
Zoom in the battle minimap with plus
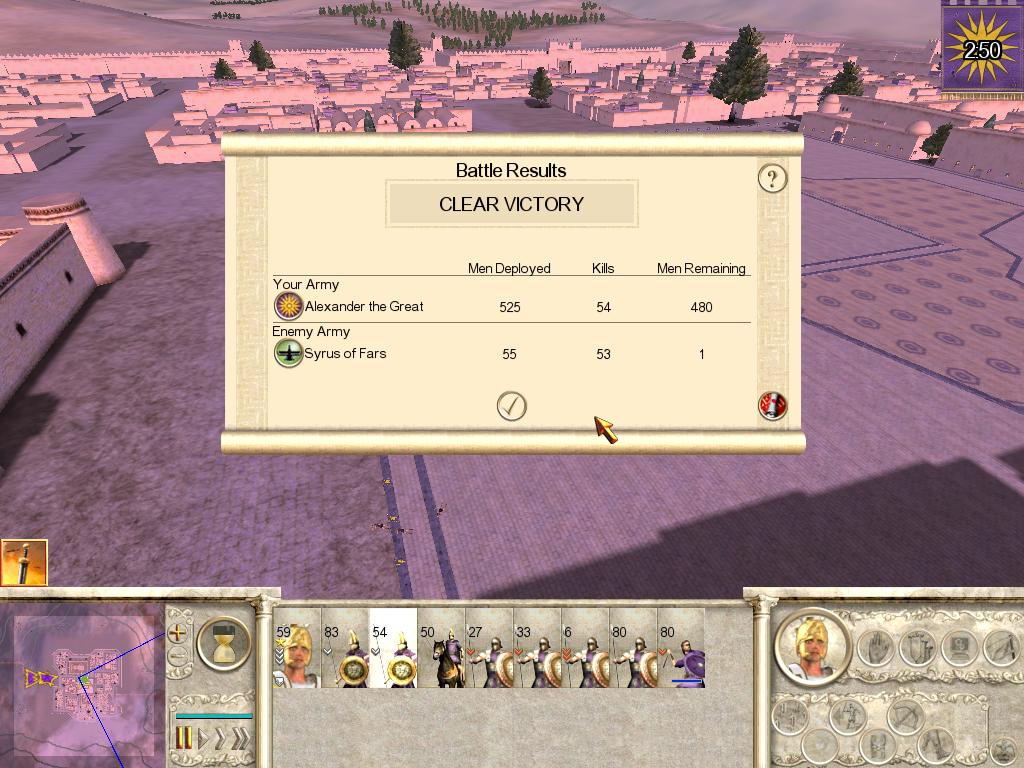click(178, 632)
